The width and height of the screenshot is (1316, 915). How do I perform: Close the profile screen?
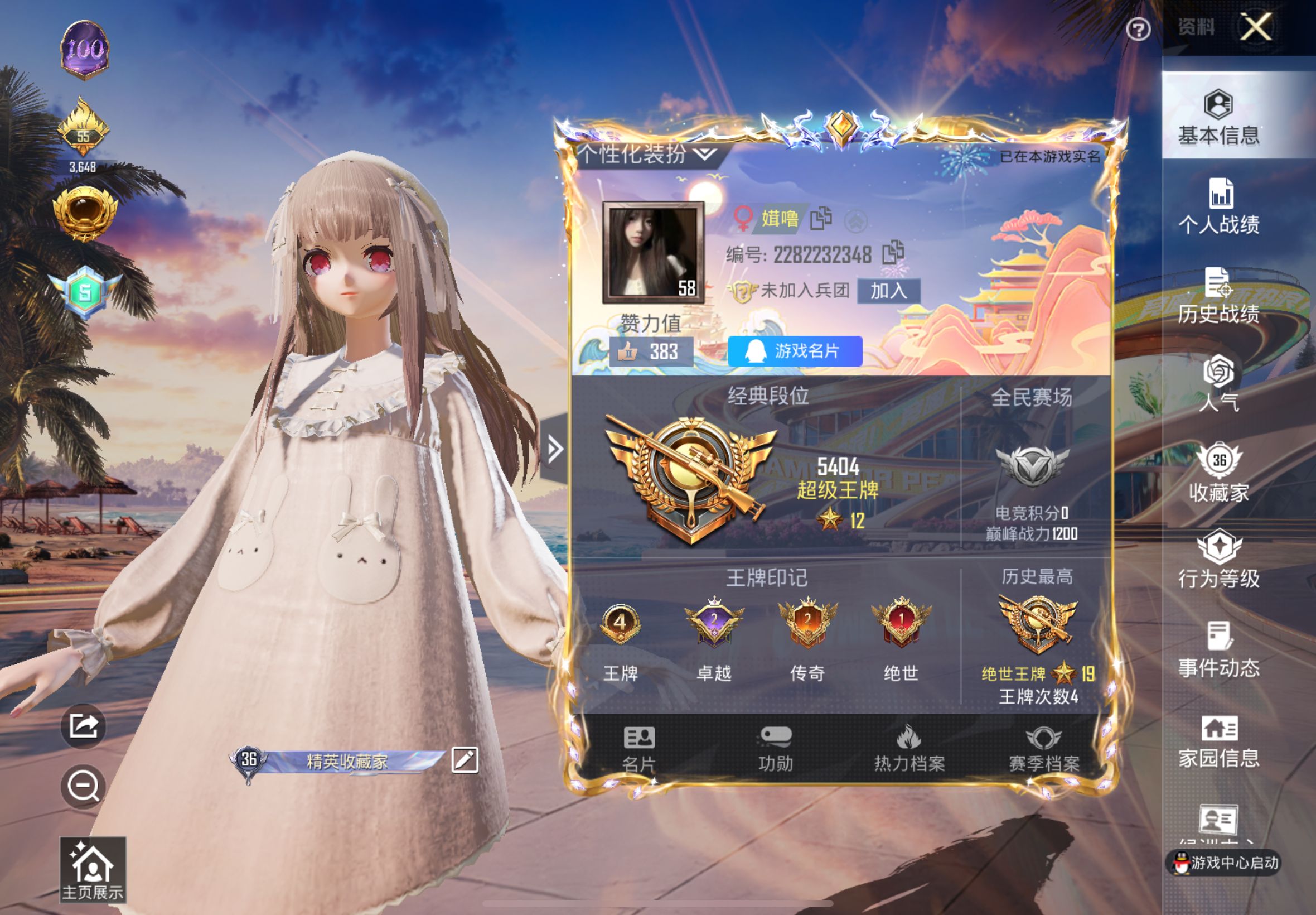point(1255,27)
